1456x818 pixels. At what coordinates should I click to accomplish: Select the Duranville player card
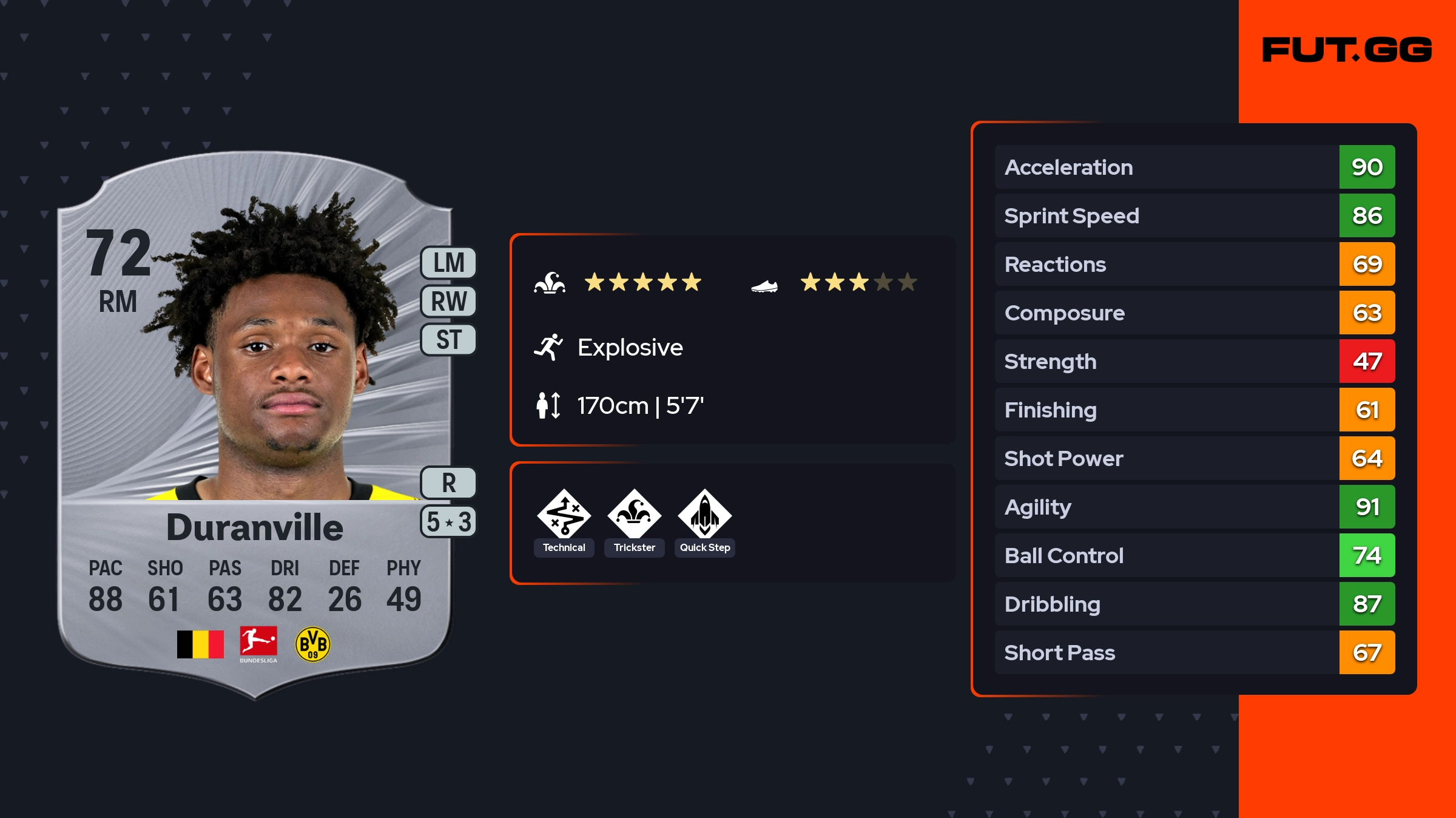[255, 425]
